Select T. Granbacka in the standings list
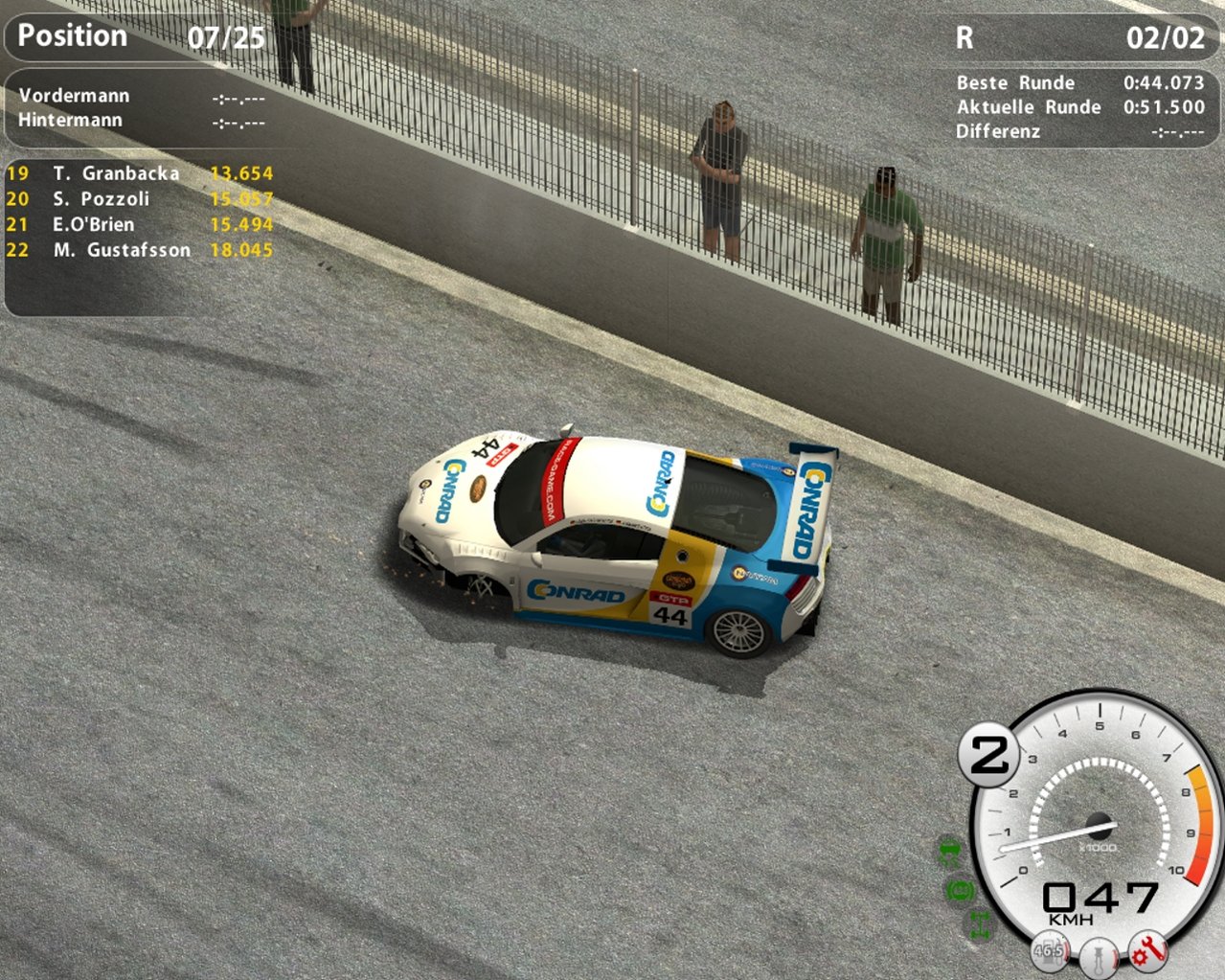 [x=116, y=173]
